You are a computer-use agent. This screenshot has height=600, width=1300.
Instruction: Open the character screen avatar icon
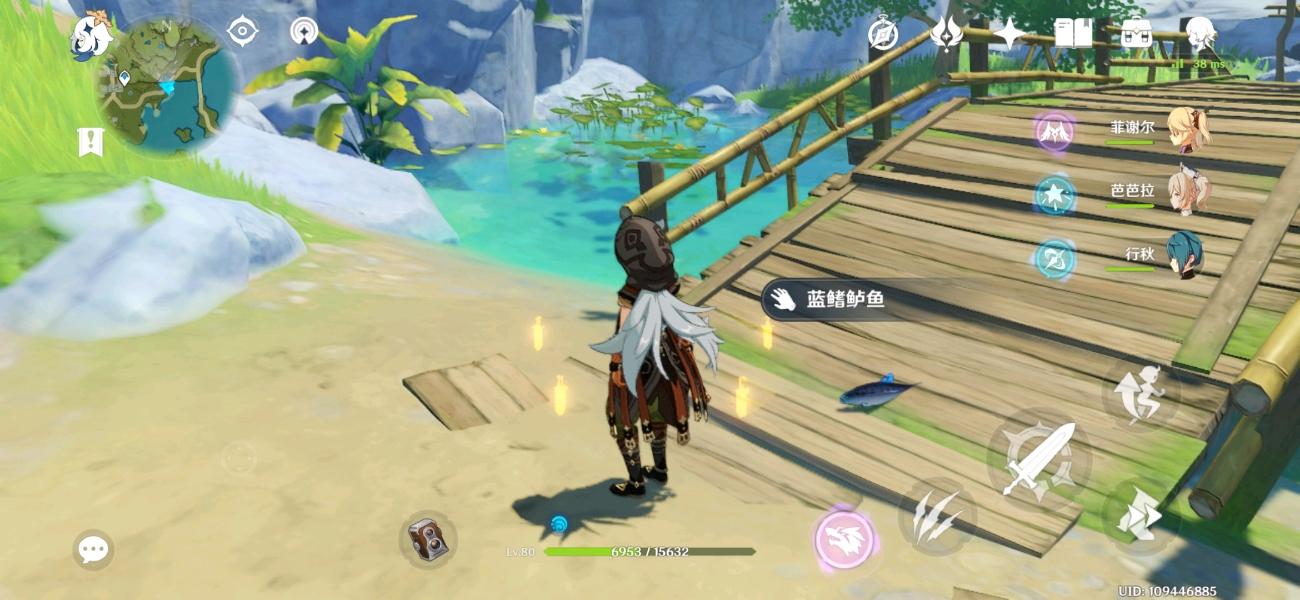(x=1199, y=35)
